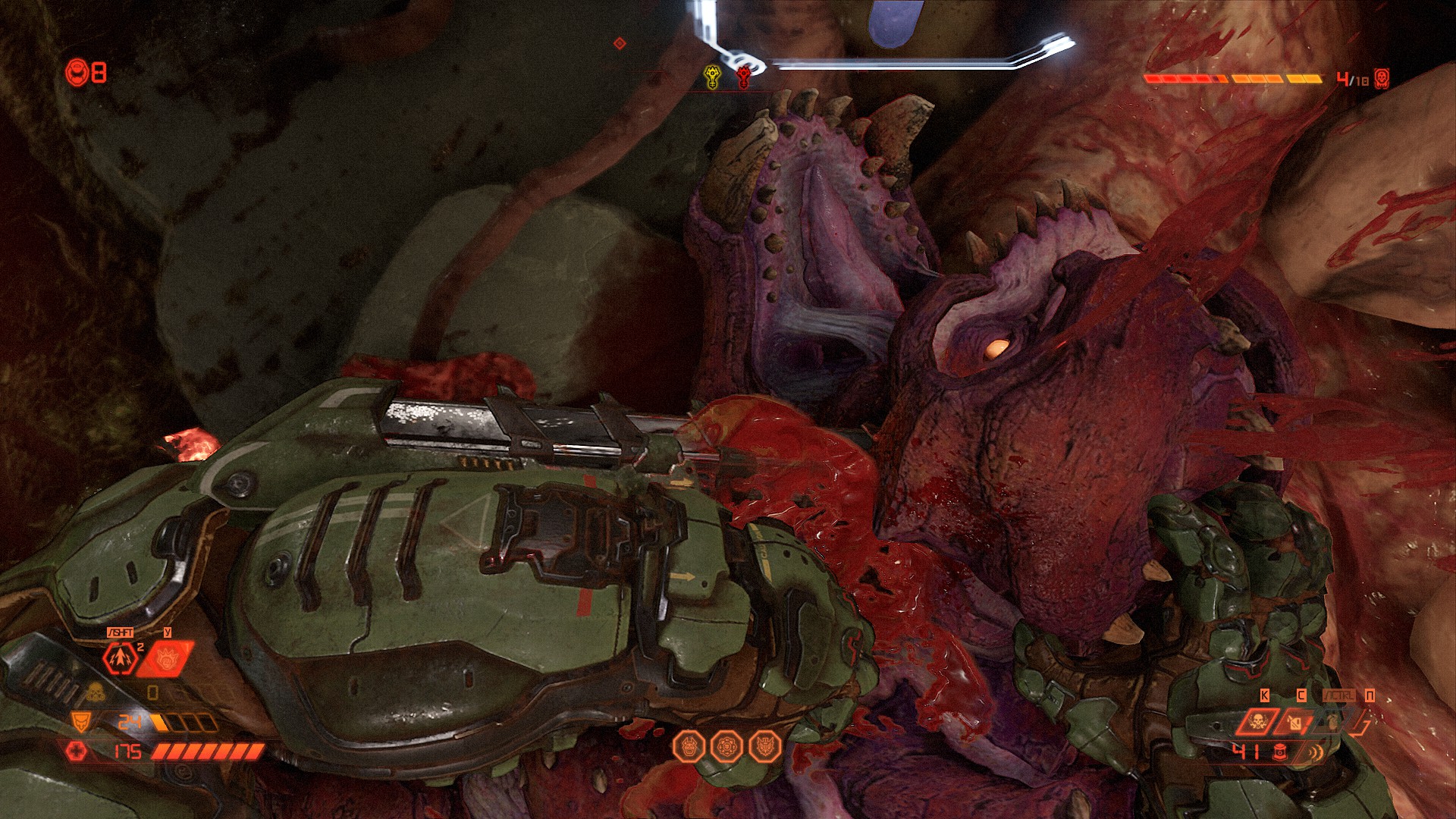The height and width of the screenshot is (819, 1456).
Task: Click the demon skull kill-counter icon
Action: (1382, 78)
